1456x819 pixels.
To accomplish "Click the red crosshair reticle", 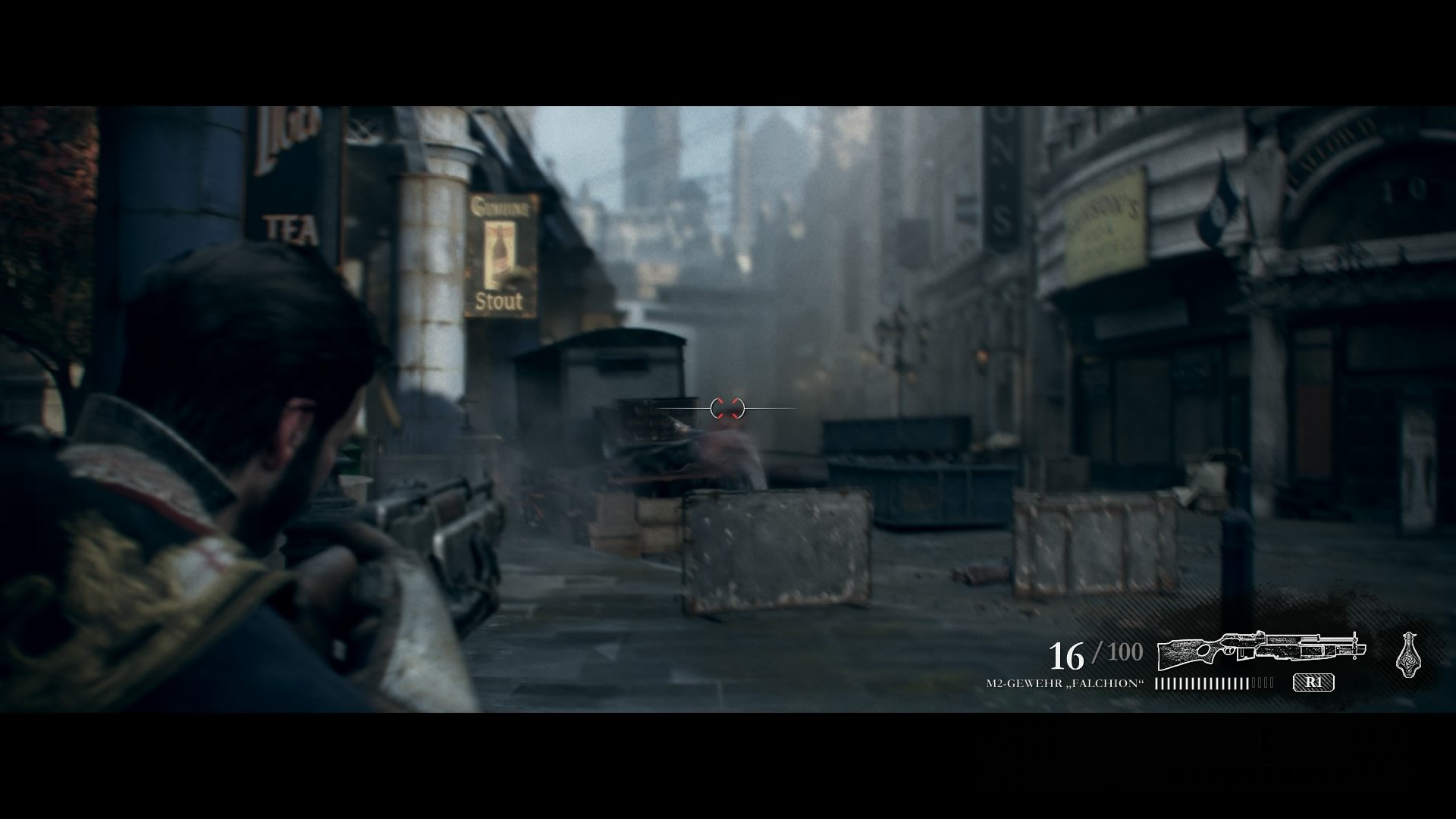I will coord(730,407).
